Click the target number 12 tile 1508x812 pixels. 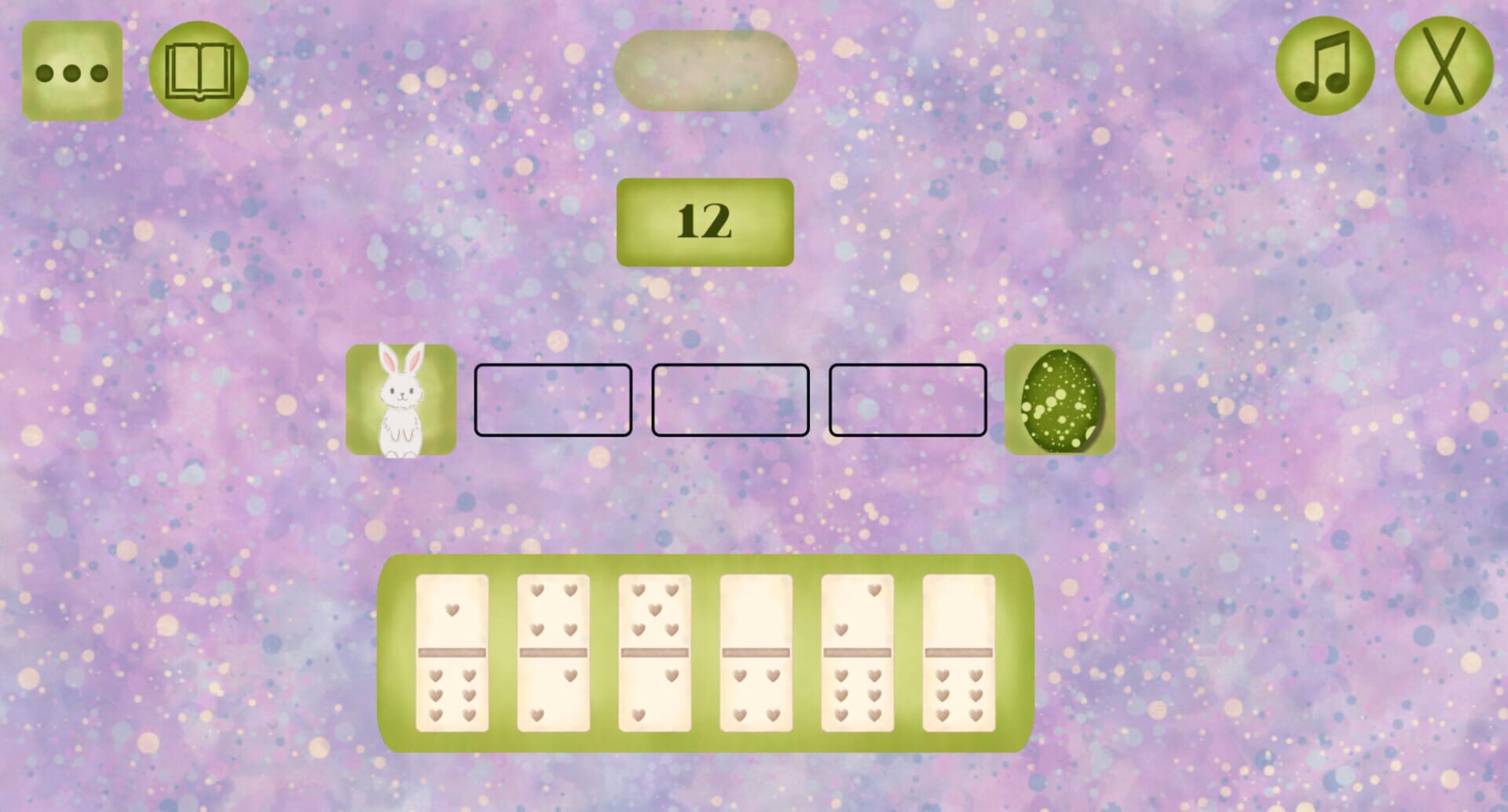coord(705,221)
